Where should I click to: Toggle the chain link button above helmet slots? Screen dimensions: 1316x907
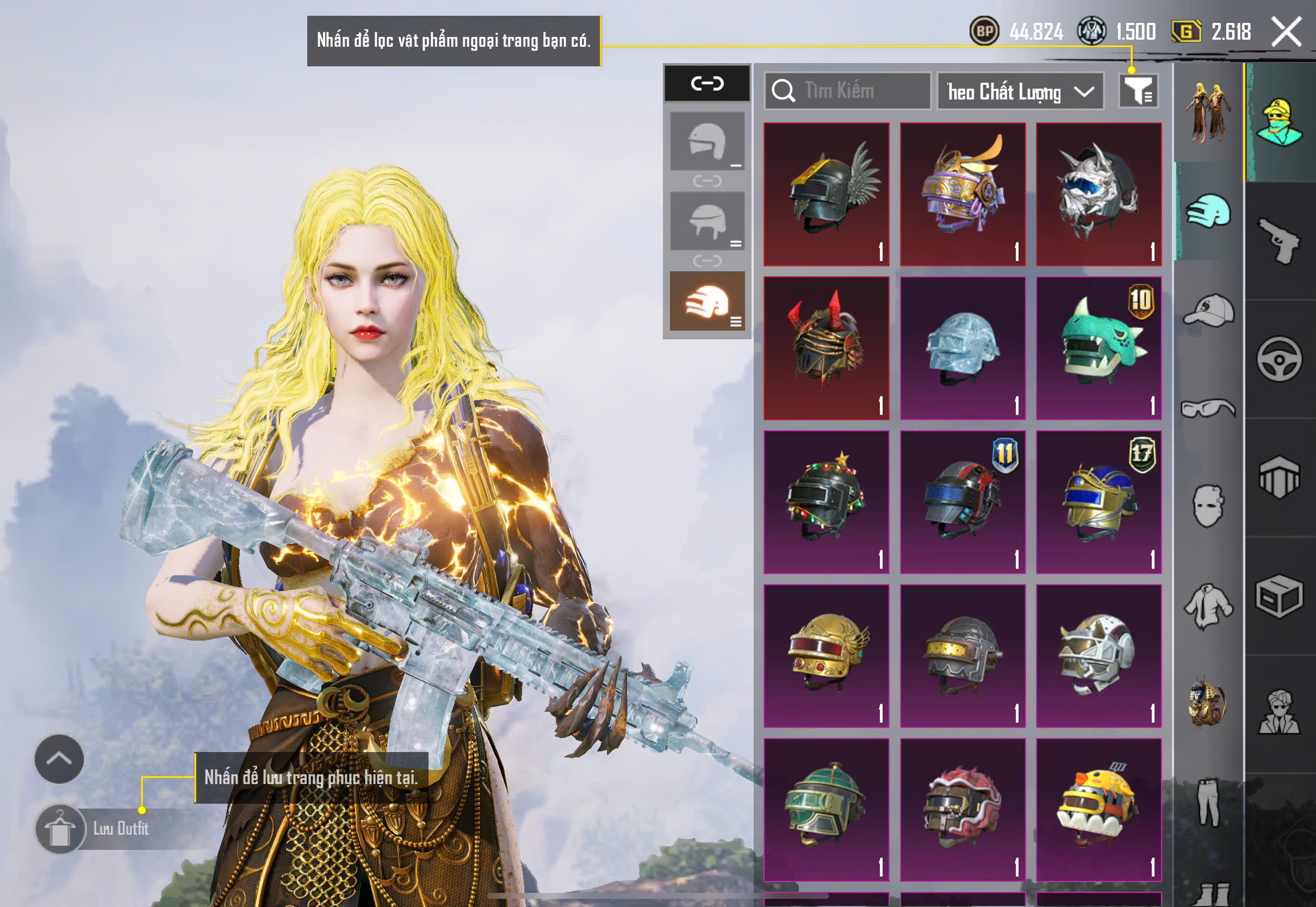point(707,84)
